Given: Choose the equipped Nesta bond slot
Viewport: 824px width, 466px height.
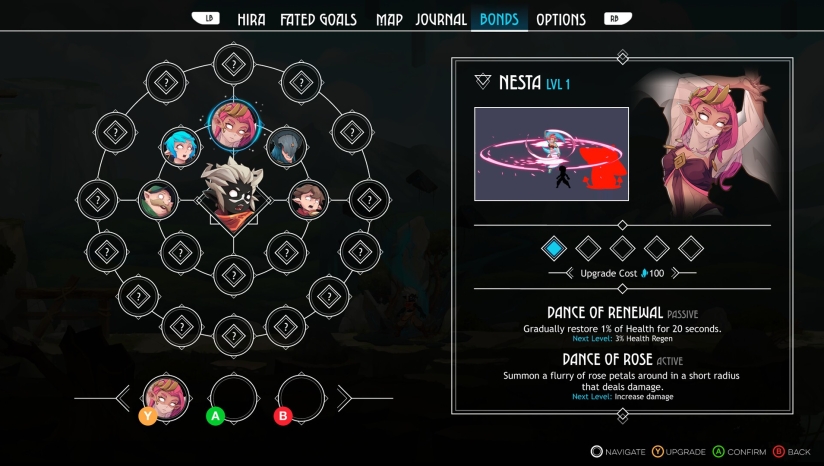Looking at the screenshot, I should [166, 397].
